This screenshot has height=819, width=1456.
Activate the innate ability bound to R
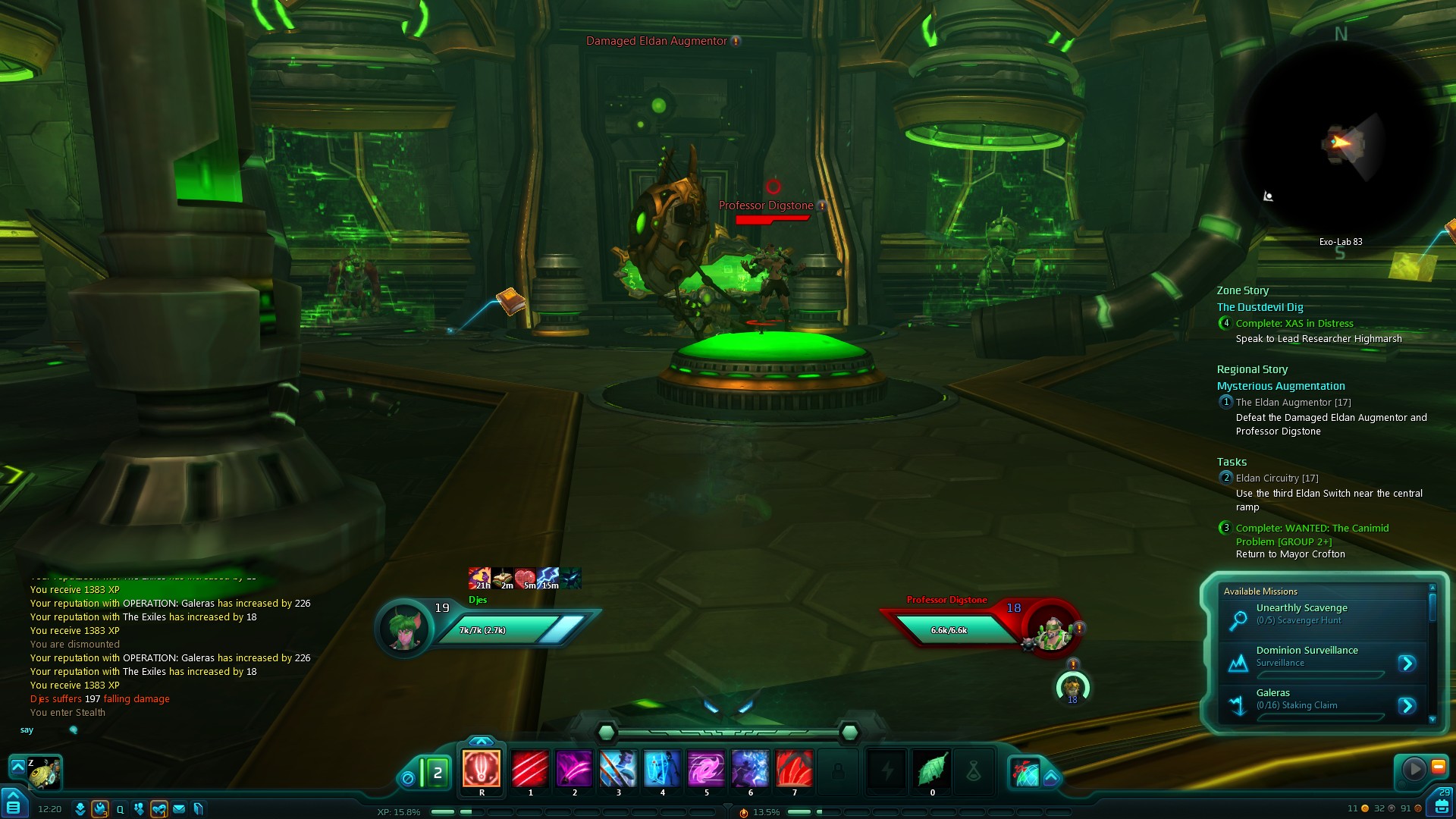click(x=482, y=769)
